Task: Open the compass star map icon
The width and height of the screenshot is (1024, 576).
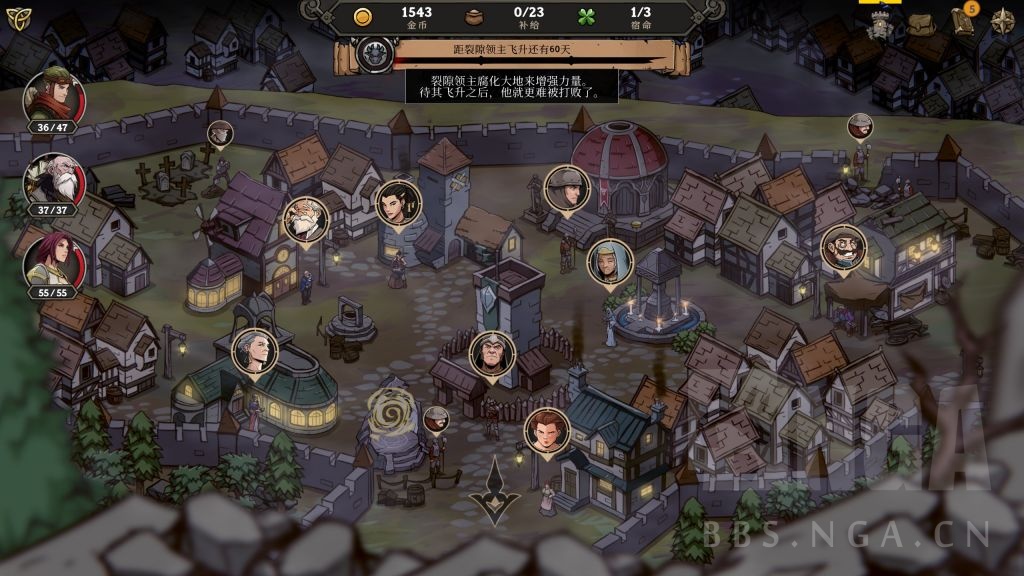Action: 1003,21
